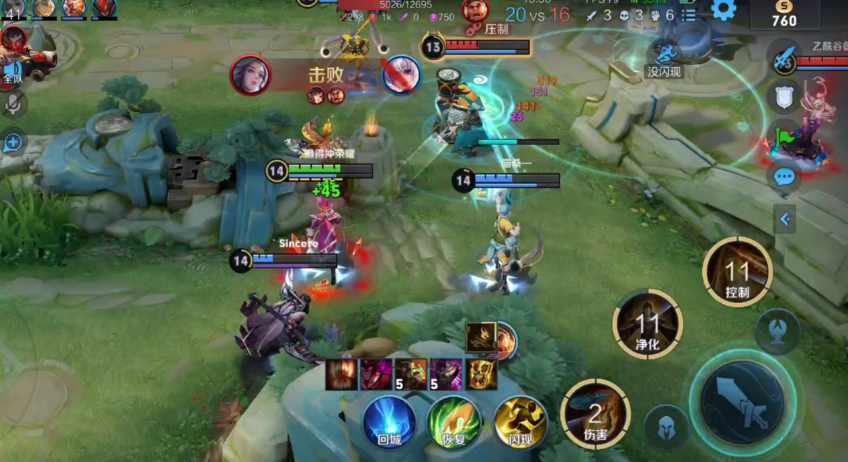Activate the 净化 skill
Screen dimensions: 848x462
point(647,323)
